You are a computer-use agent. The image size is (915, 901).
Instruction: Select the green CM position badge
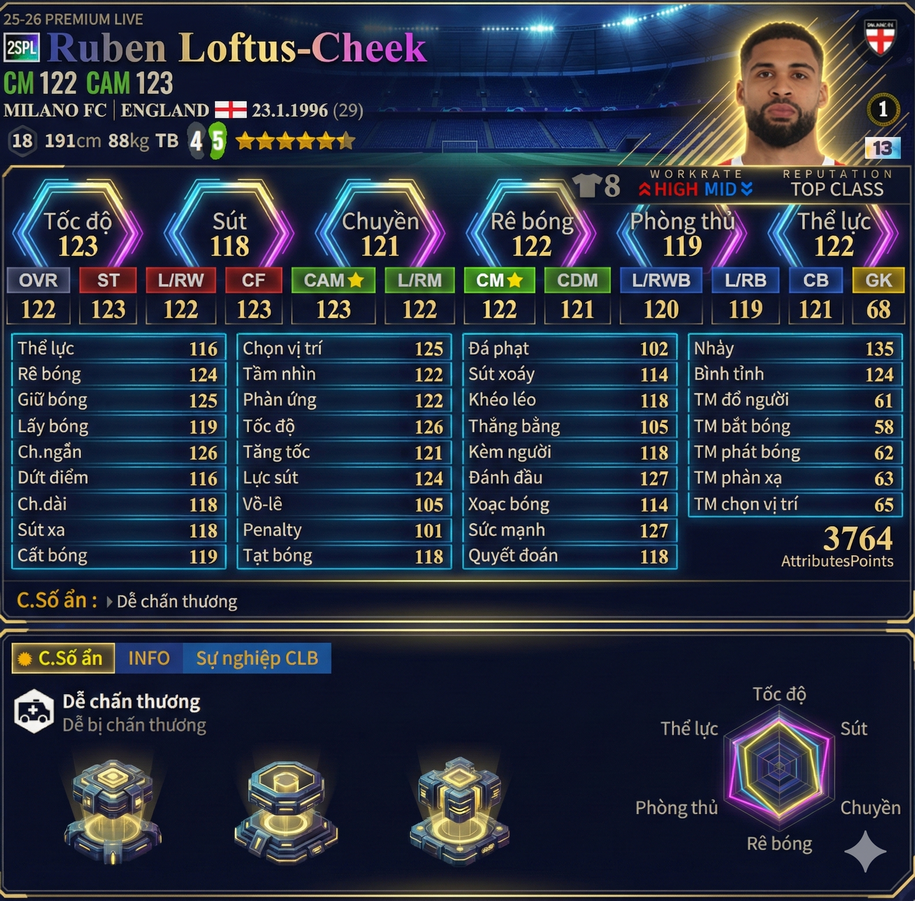click(499, 281)
